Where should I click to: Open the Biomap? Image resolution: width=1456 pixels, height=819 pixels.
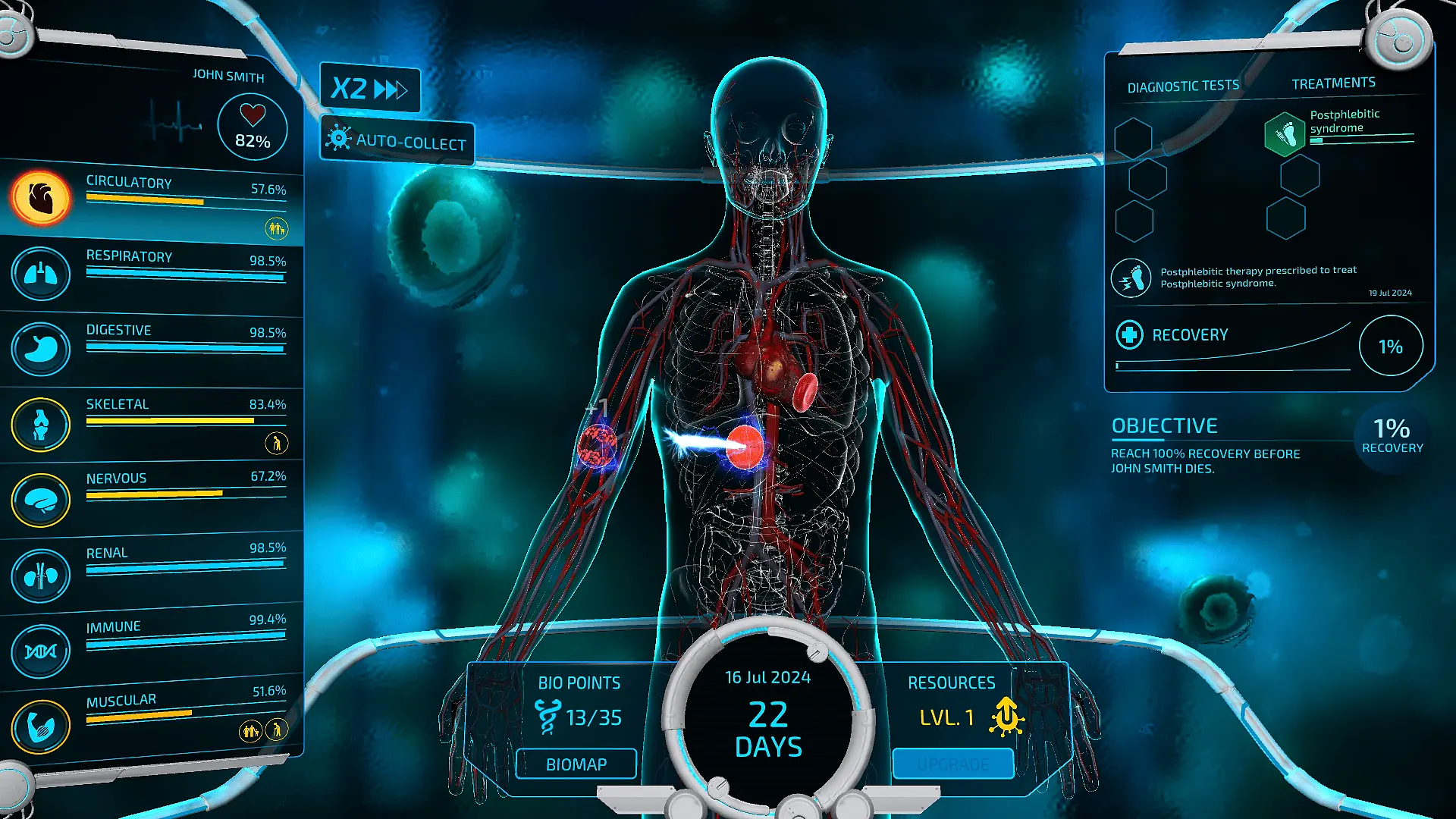pyautogui.click(x=576, y=764)
